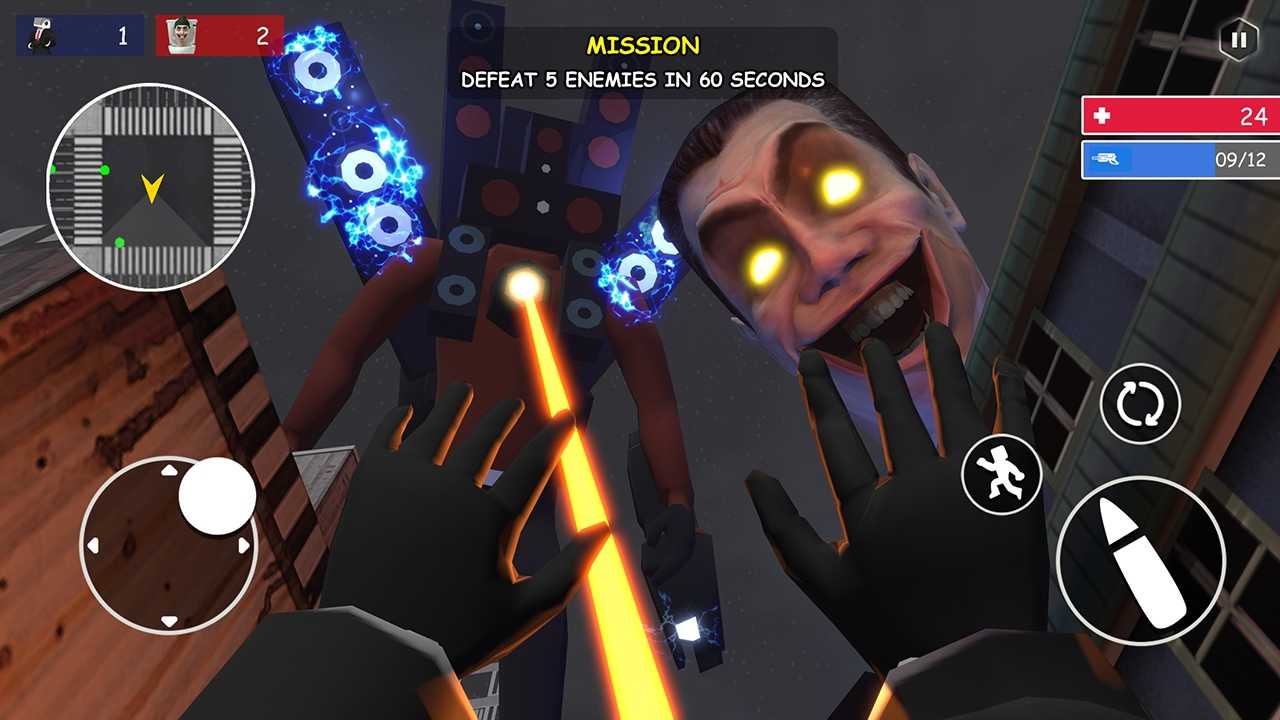
Task: Tap the circular arrows weapon swap button
Action: click(1140, 405)
